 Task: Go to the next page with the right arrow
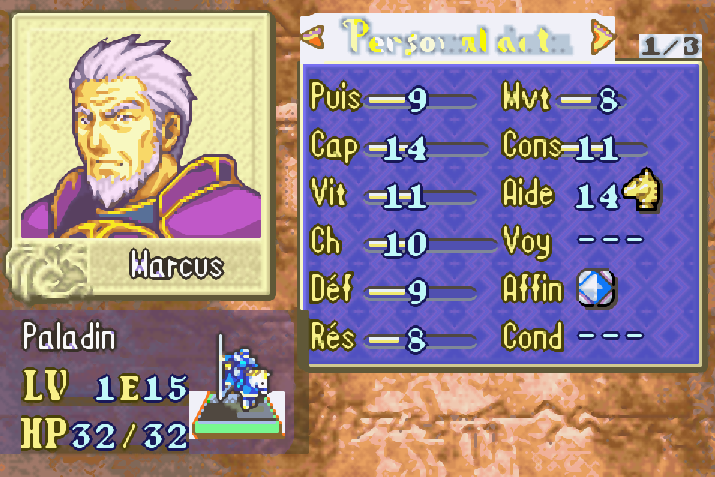(x=603, y=37)
